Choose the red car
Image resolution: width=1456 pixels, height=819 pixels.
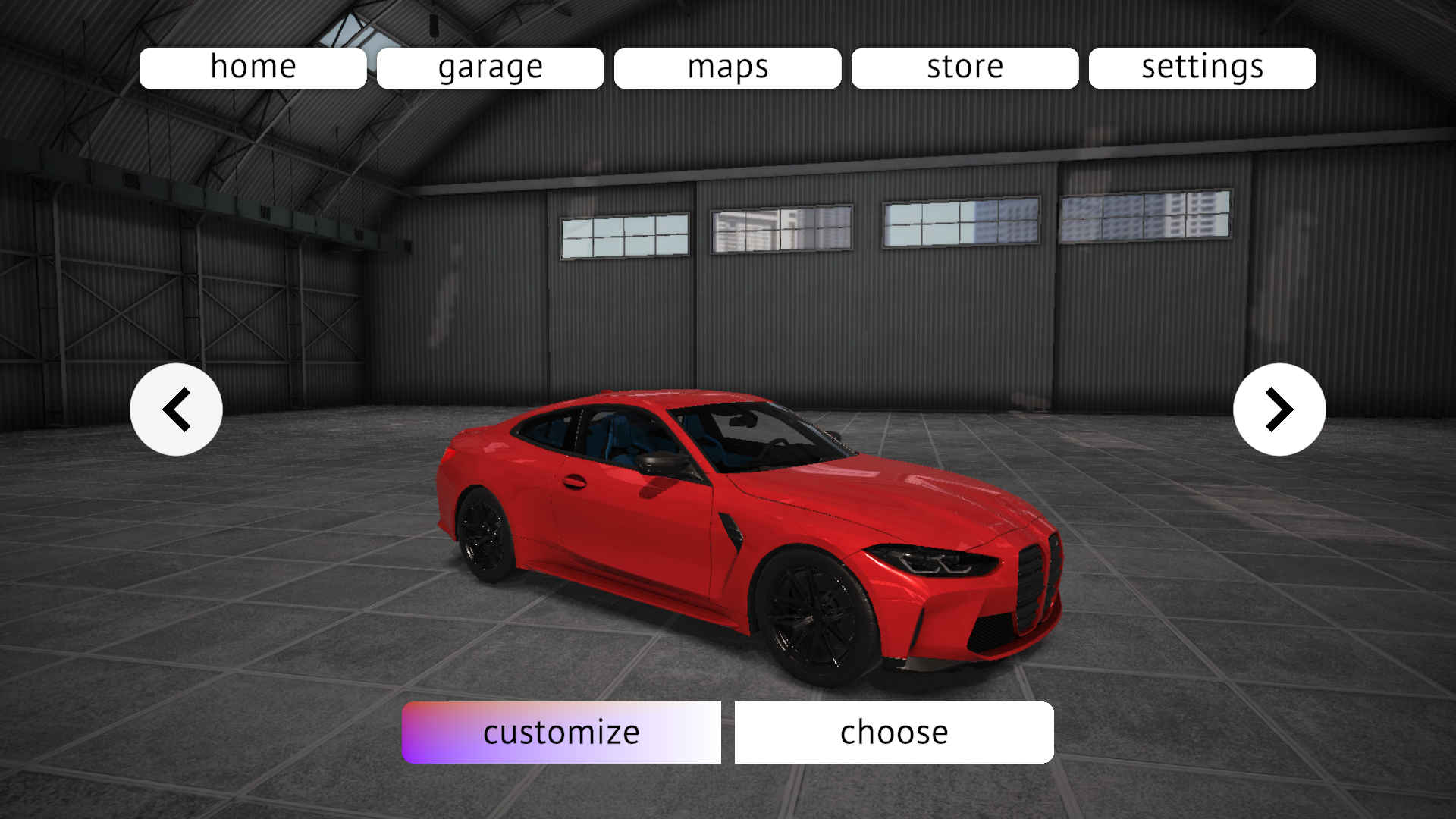click(x=894, y=733)
